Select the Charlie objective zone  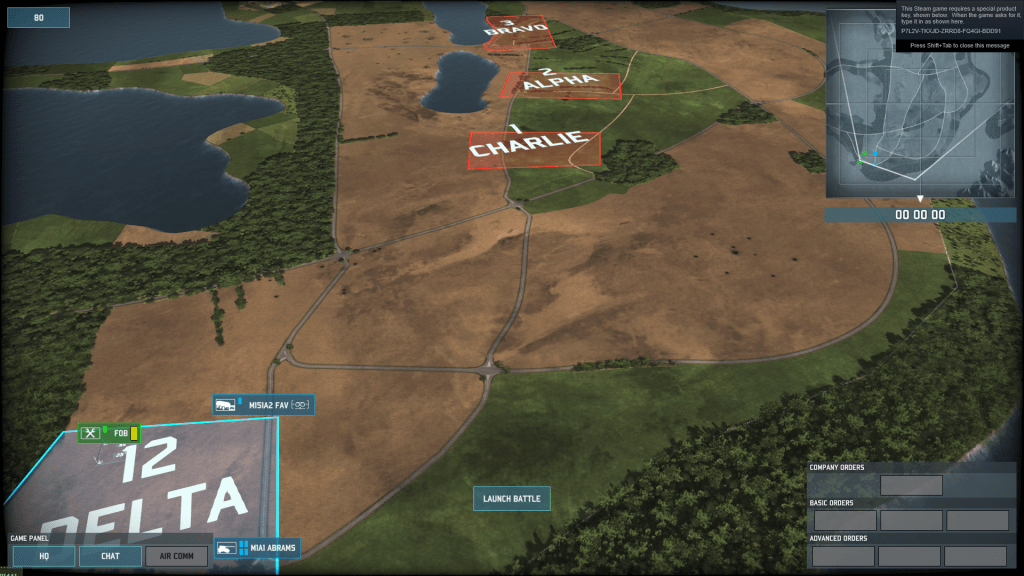pos(535,148)
